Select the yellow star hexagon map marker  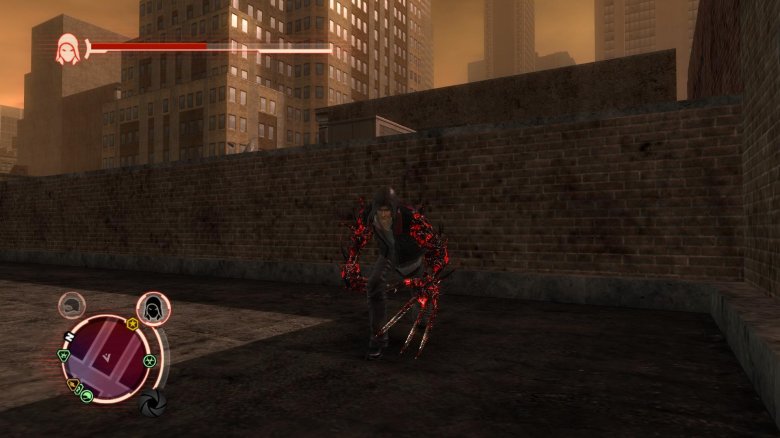[131, 324]
